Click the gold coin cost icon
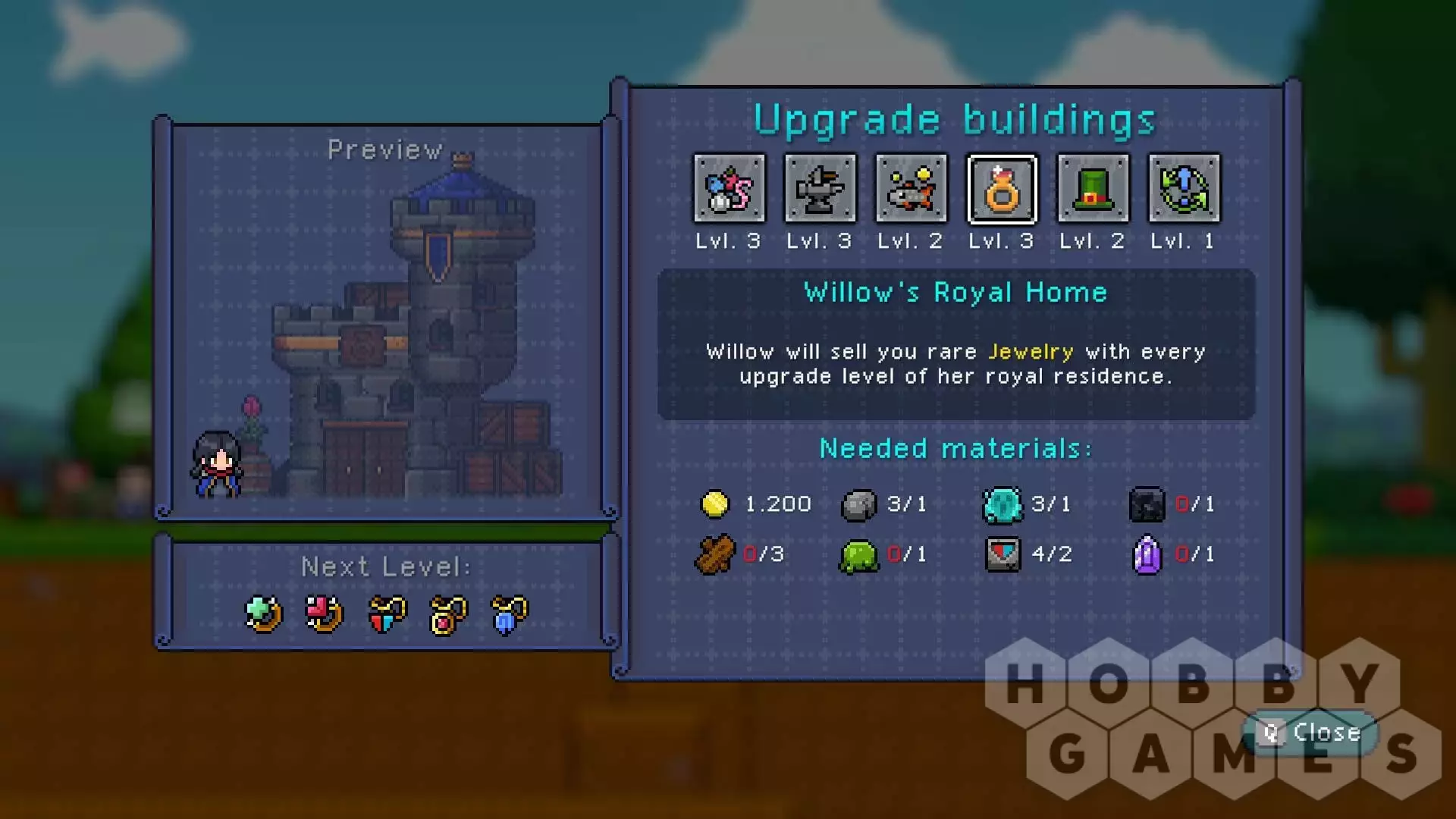The image size is (1456, 819). [x=714, y=504]
